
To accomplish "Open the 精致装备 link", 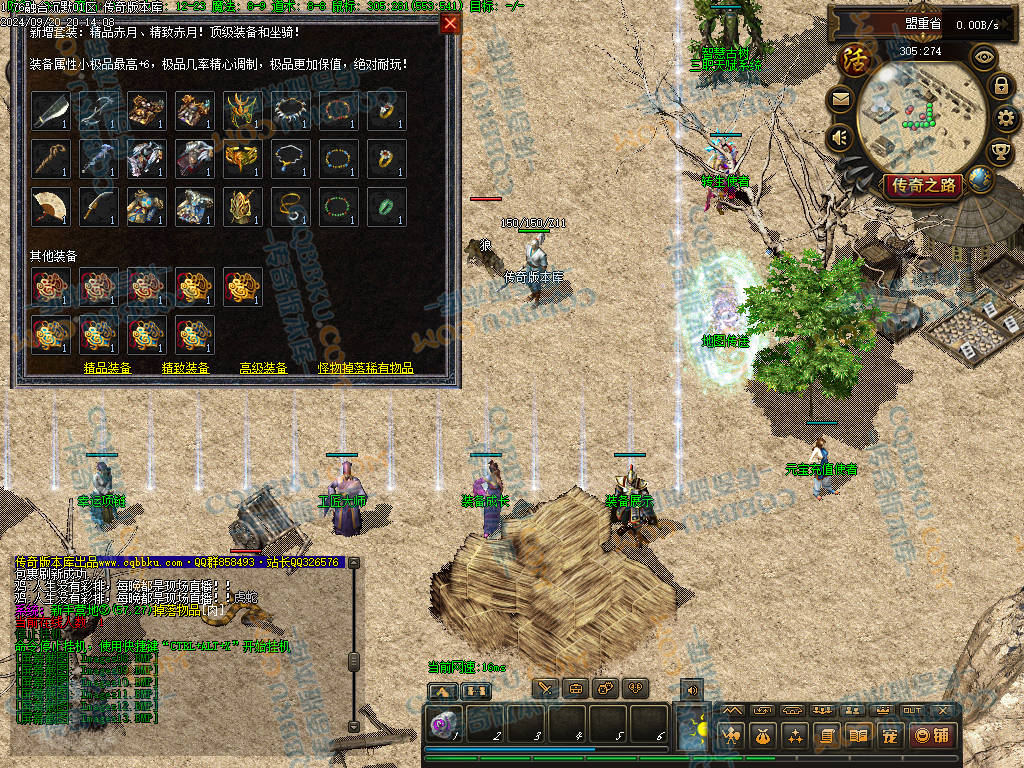I will click(186, 368).
